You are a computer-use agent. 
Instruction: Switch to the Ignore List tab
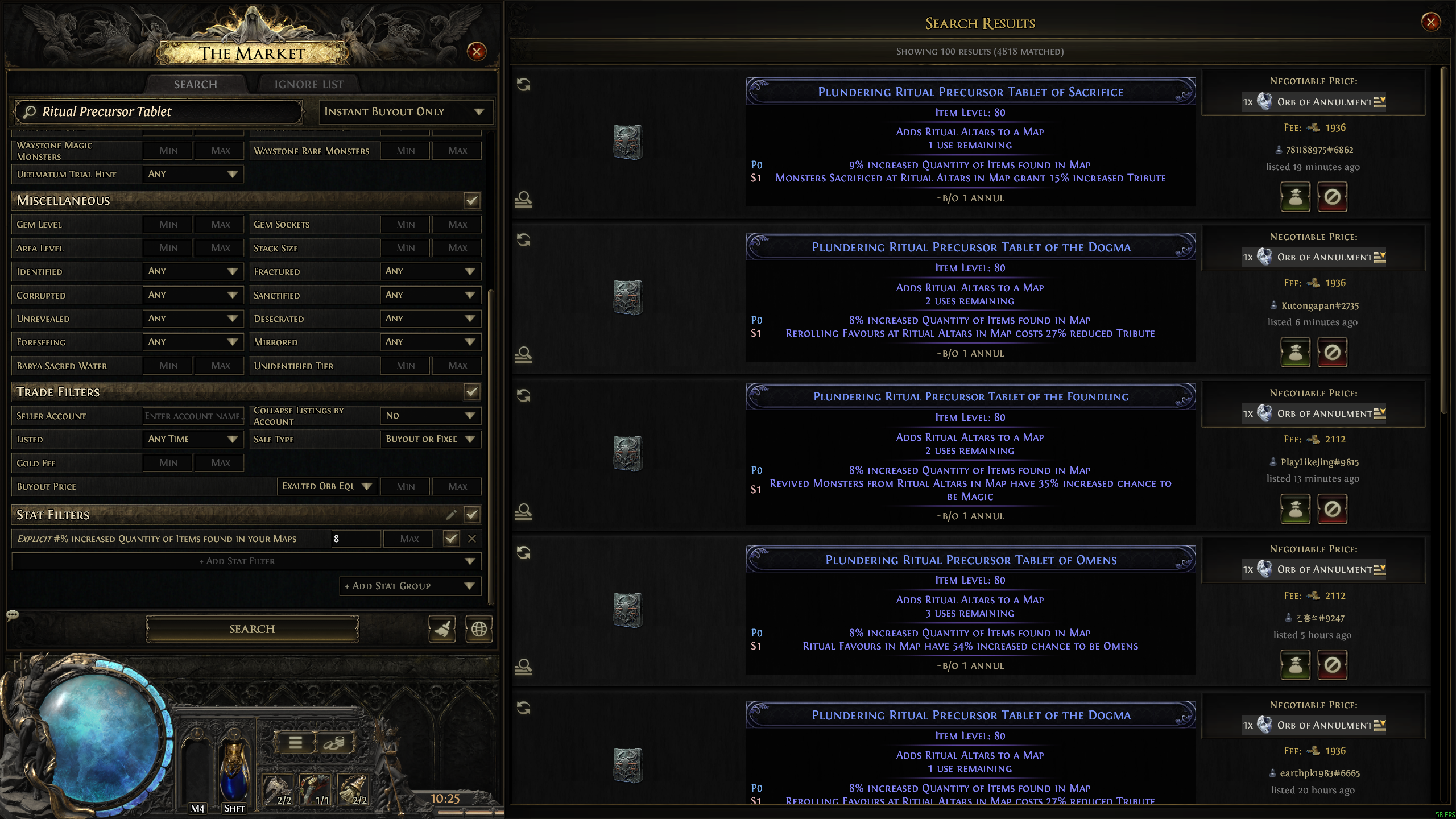tap(309, 84)
